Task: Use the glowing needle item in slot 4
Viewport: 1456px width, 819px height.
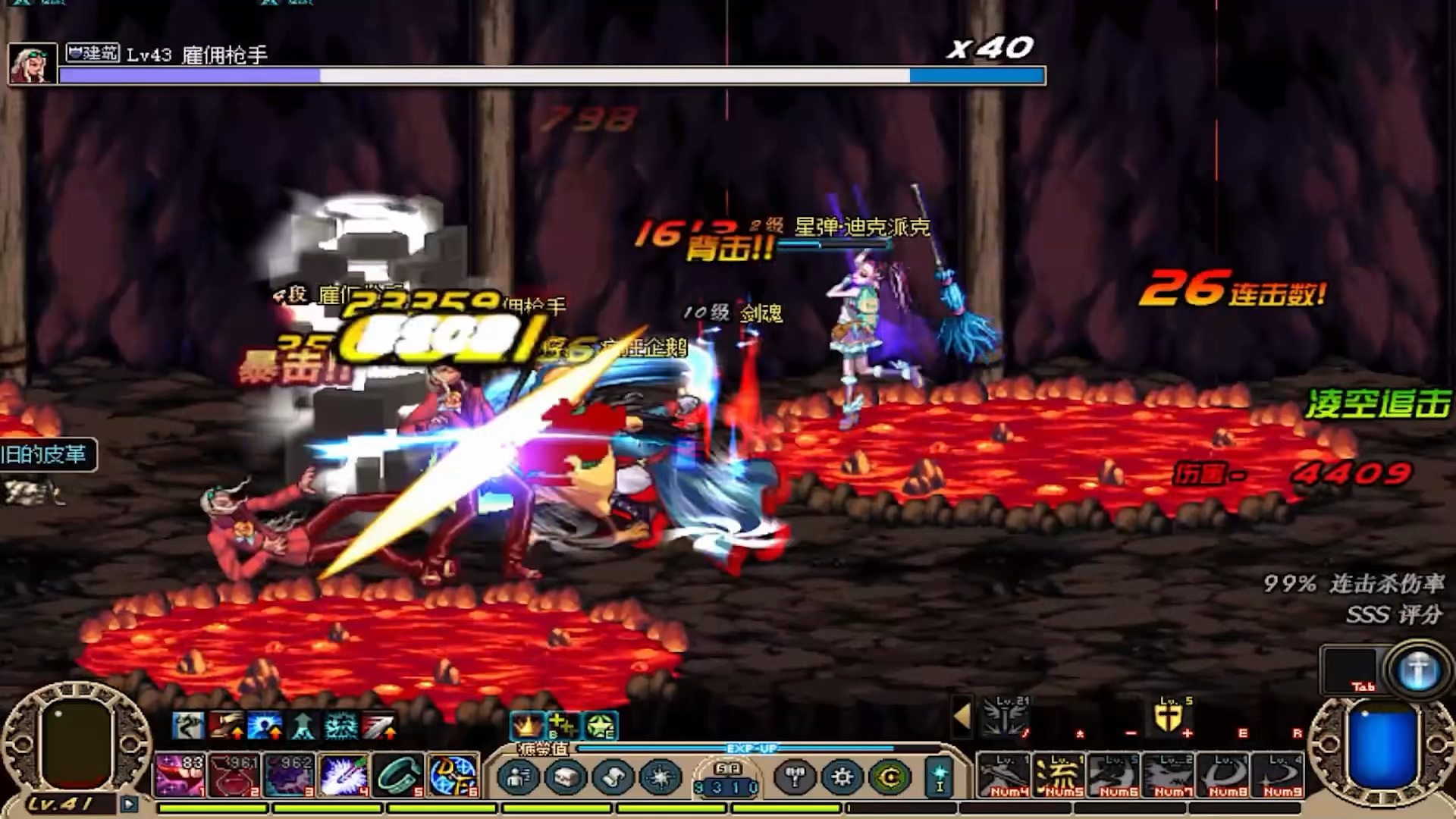Action: tap(344, 775)
